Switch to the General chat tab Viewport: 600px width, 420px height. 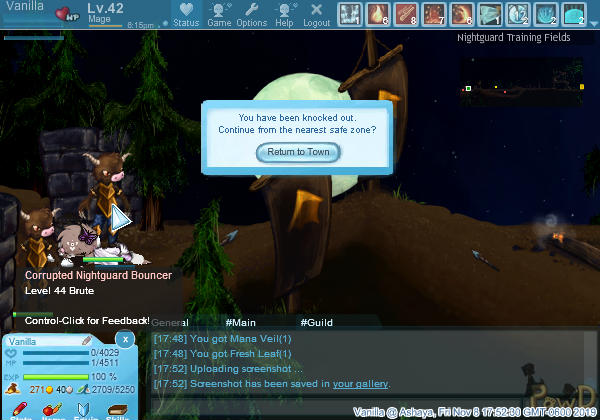tap(171, 323)
